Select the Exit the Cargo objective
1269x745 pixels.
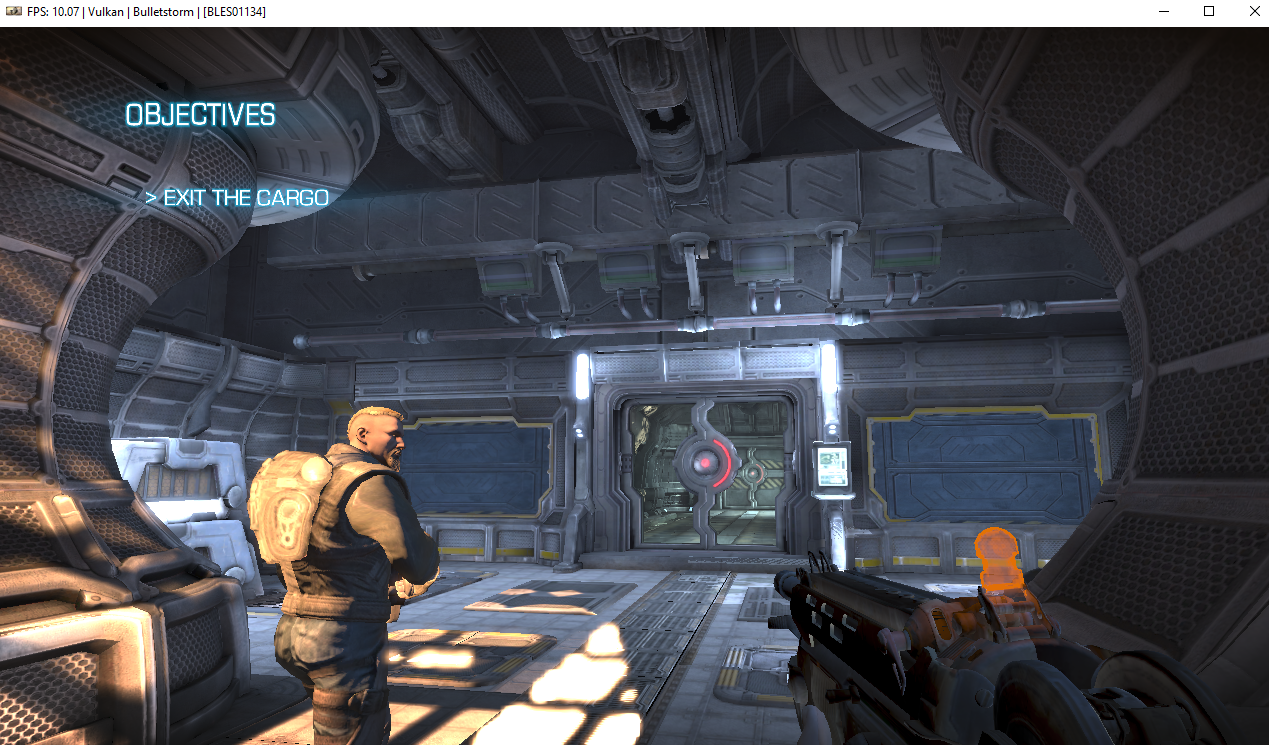(238, 198)
